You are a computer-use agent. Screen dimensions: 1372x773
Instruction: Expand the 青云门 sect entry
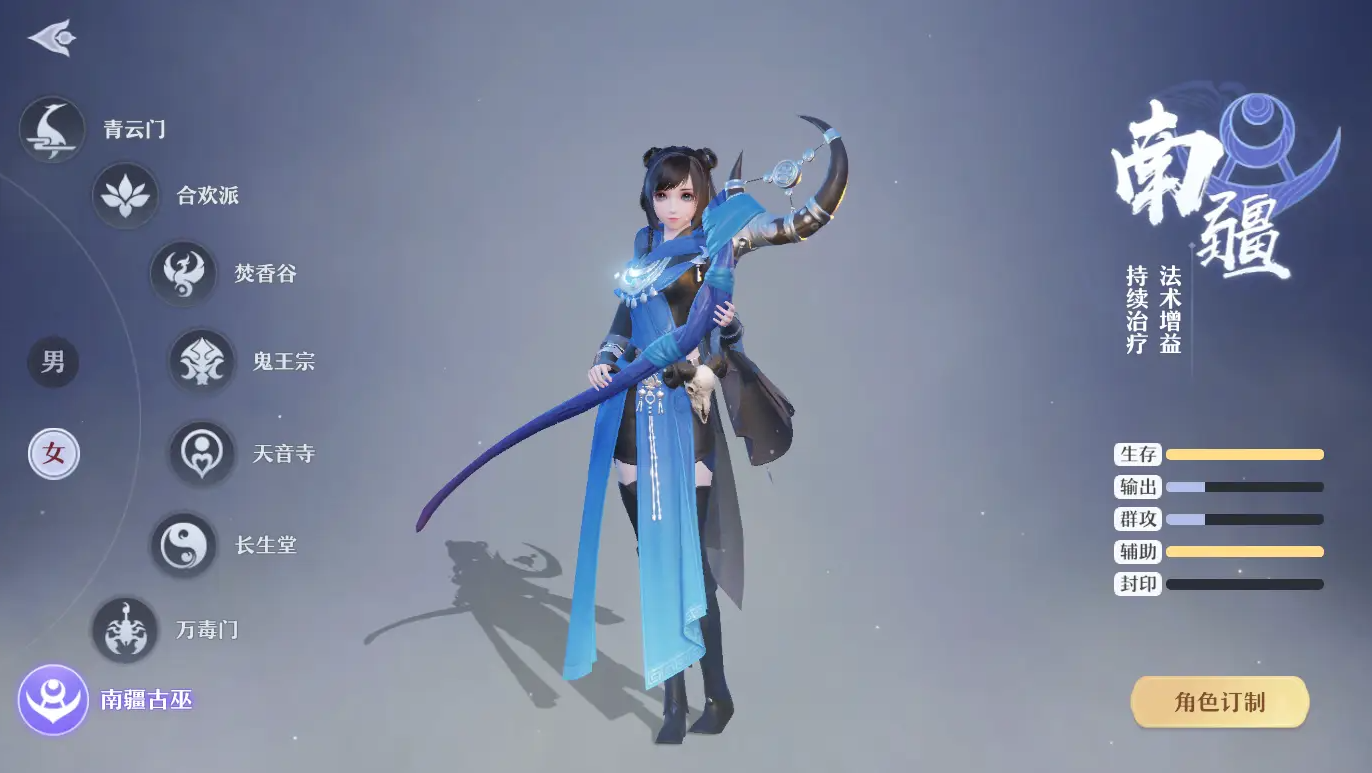click(131, 128)
